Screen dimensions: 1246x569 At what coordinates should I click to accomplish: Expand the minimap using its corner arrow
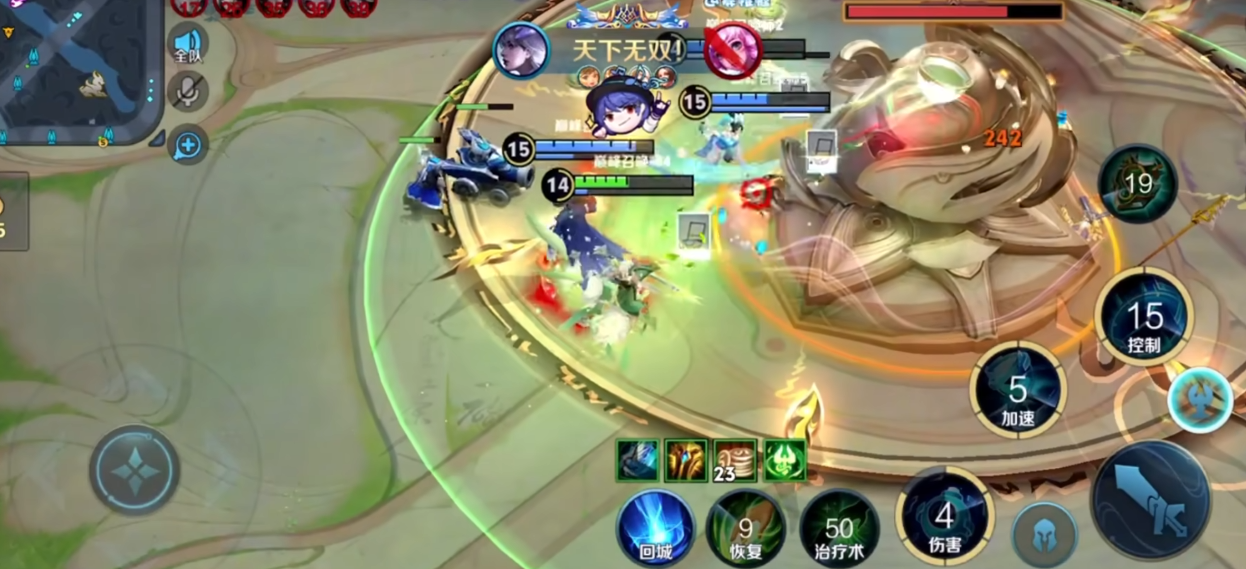157,139
